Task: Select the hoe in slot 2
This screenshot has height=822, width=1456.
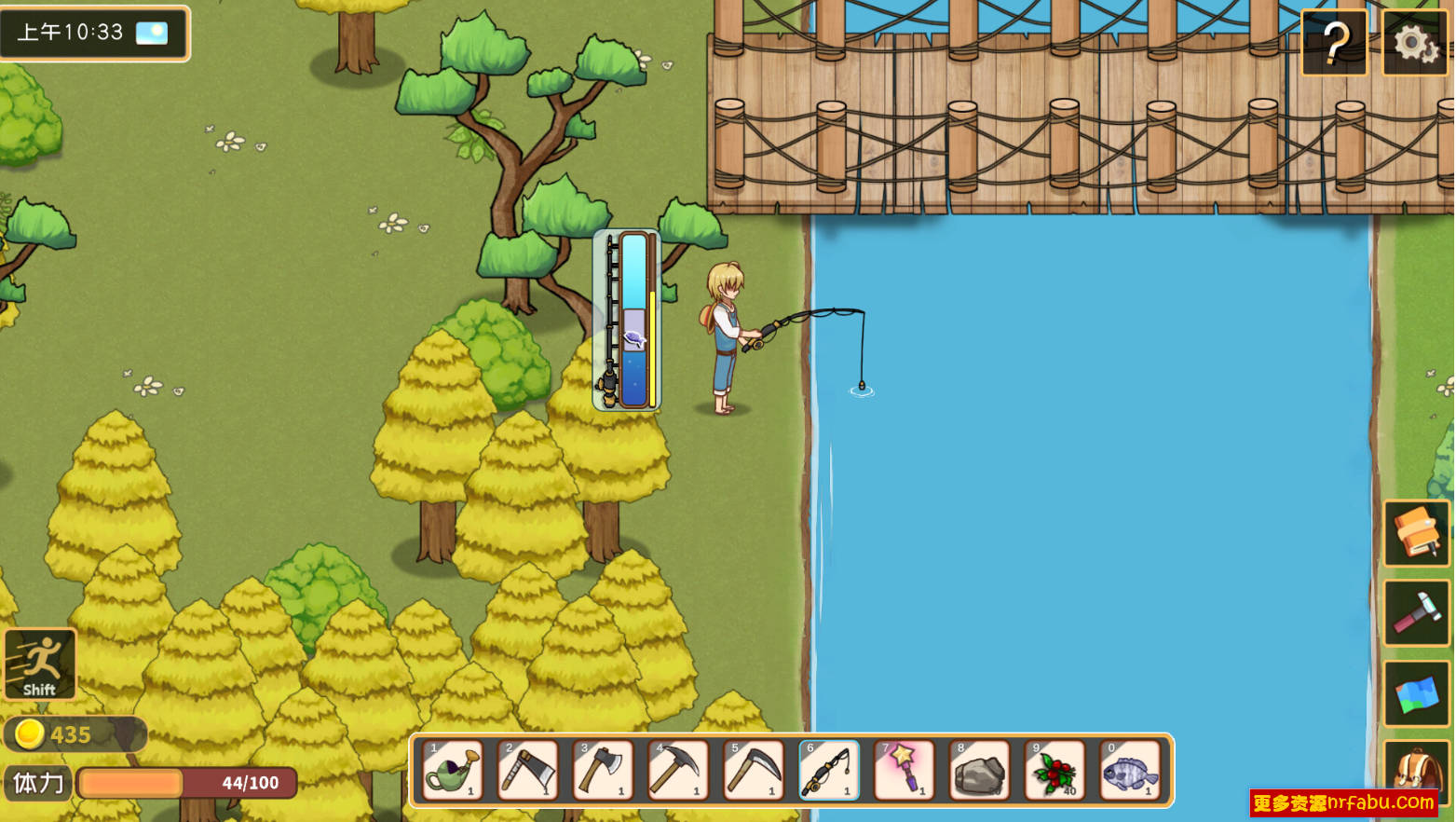Action: [528, 771]
